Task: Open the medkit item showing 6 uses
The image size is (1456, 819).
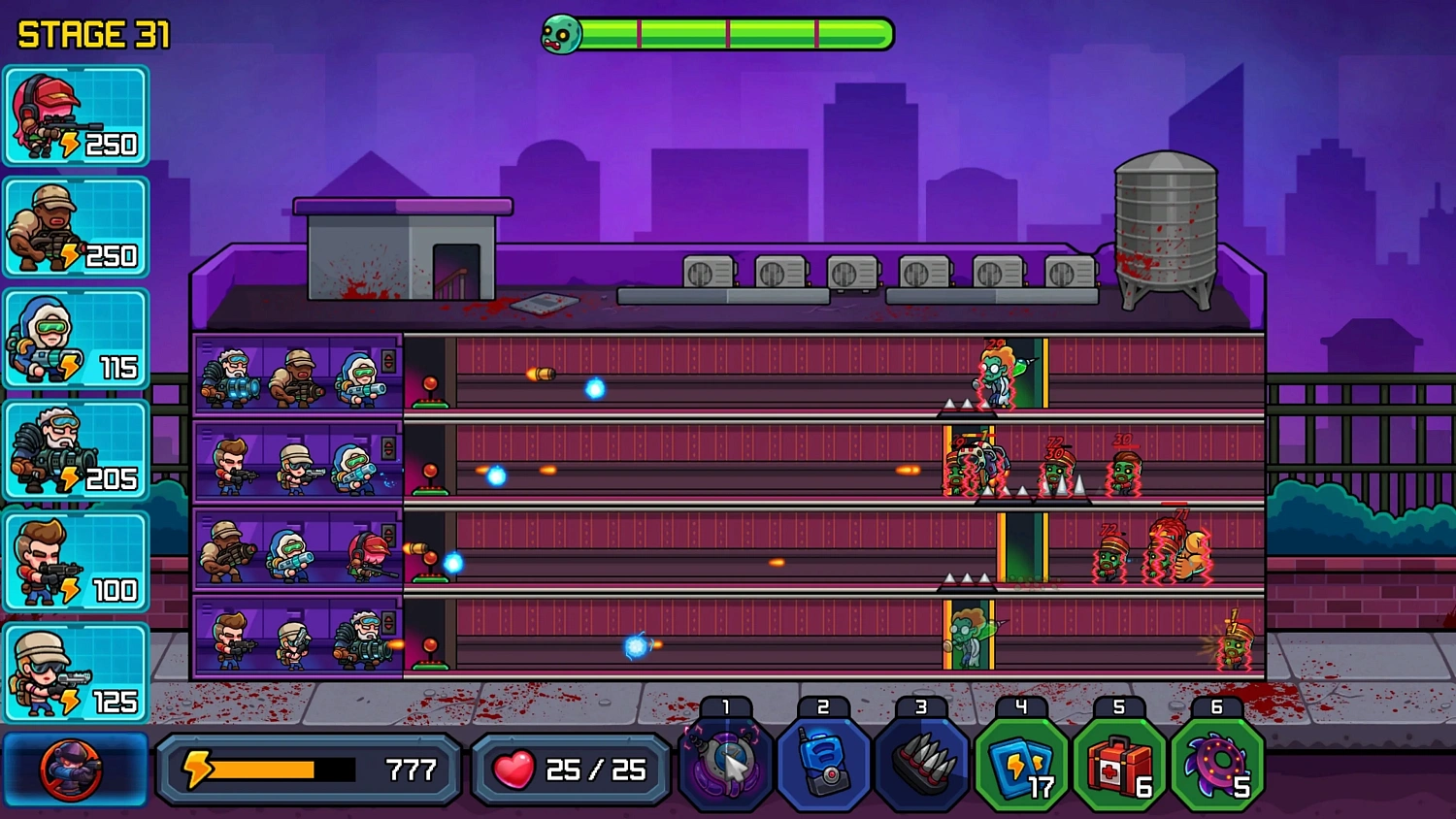Action: (1118, 767)
